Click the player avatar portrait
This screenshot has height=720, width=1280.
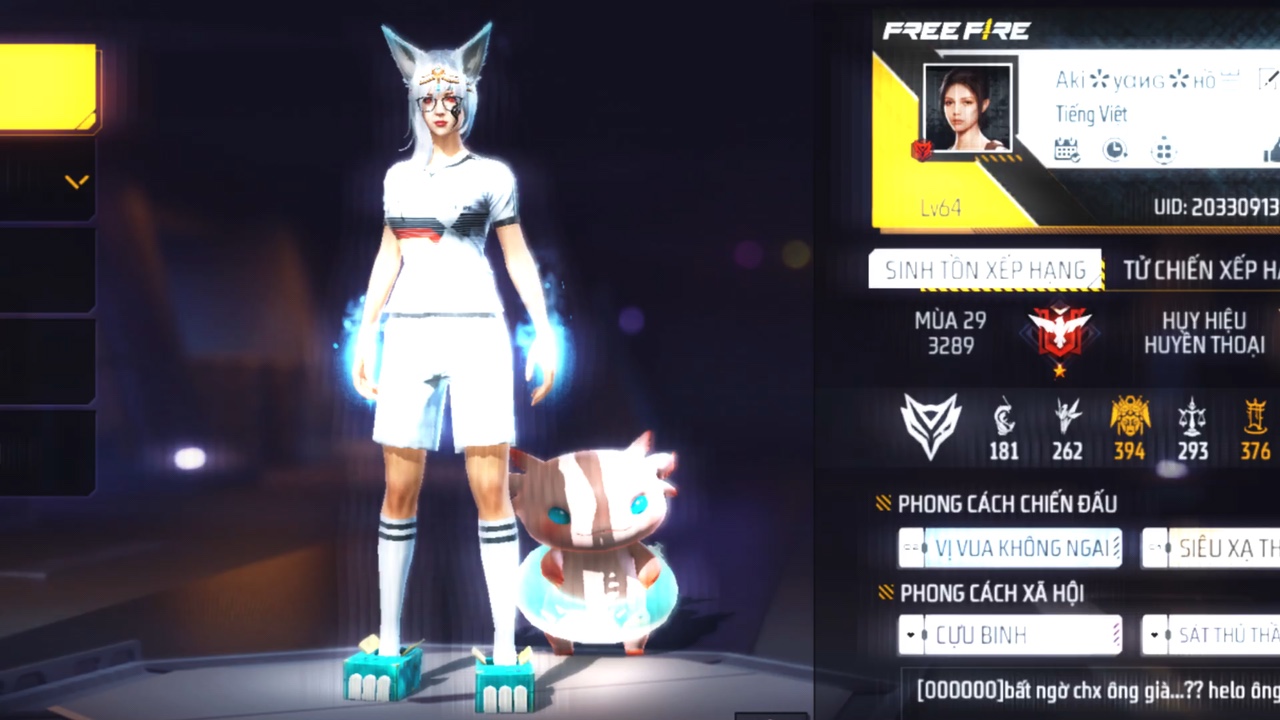point(966,108)
